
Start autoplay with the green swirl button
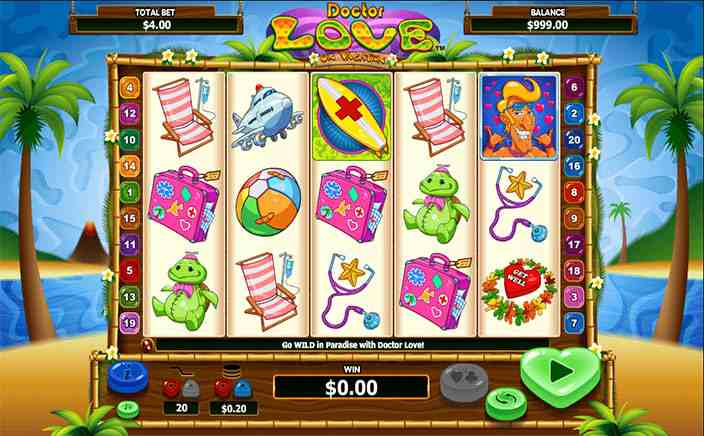pos(501,404)
